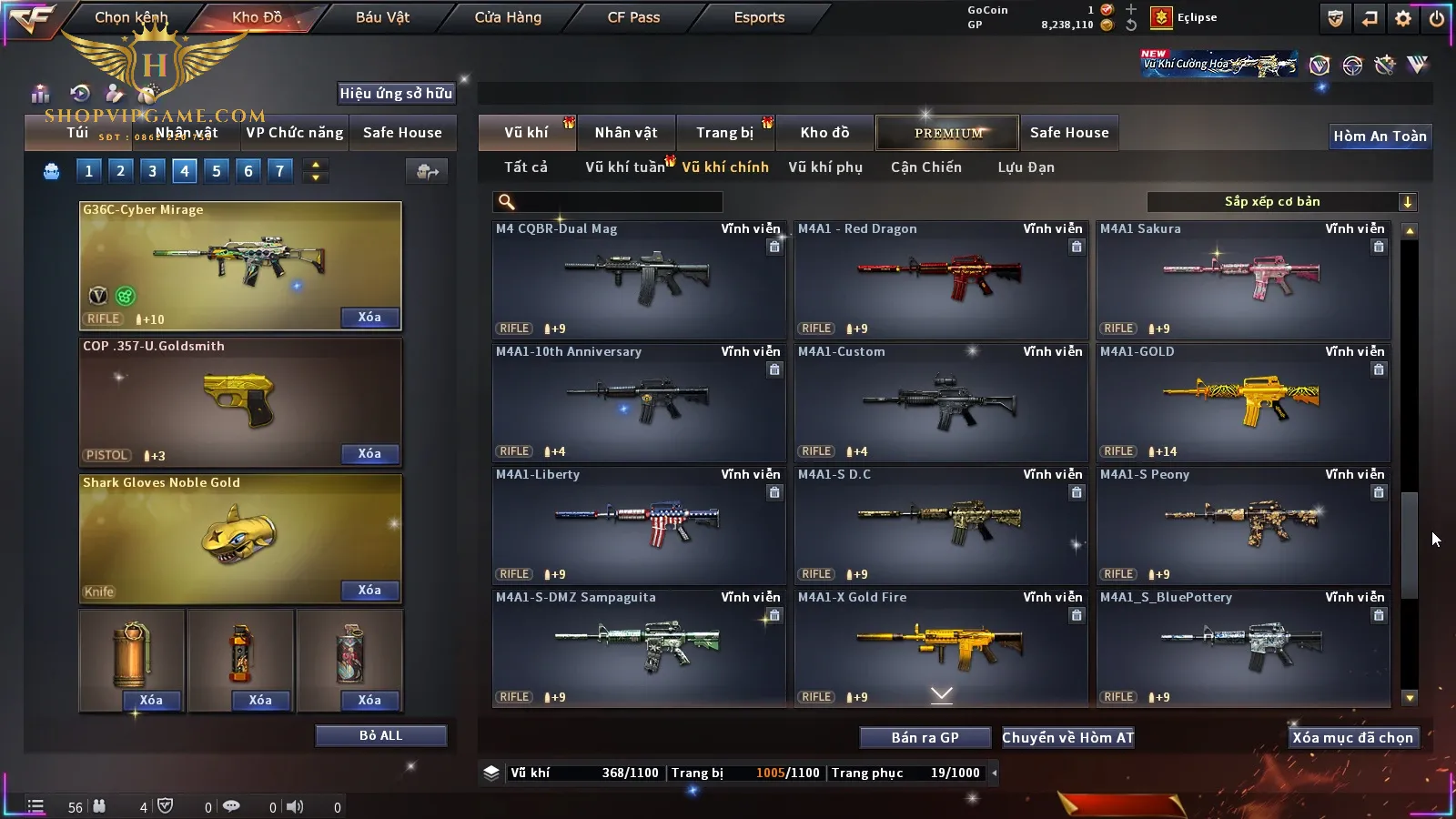Sell the selection with Bán ra GP
The width and height of the screenshot is (1456, 819).
pyautogui.click(x=925, y=738)
